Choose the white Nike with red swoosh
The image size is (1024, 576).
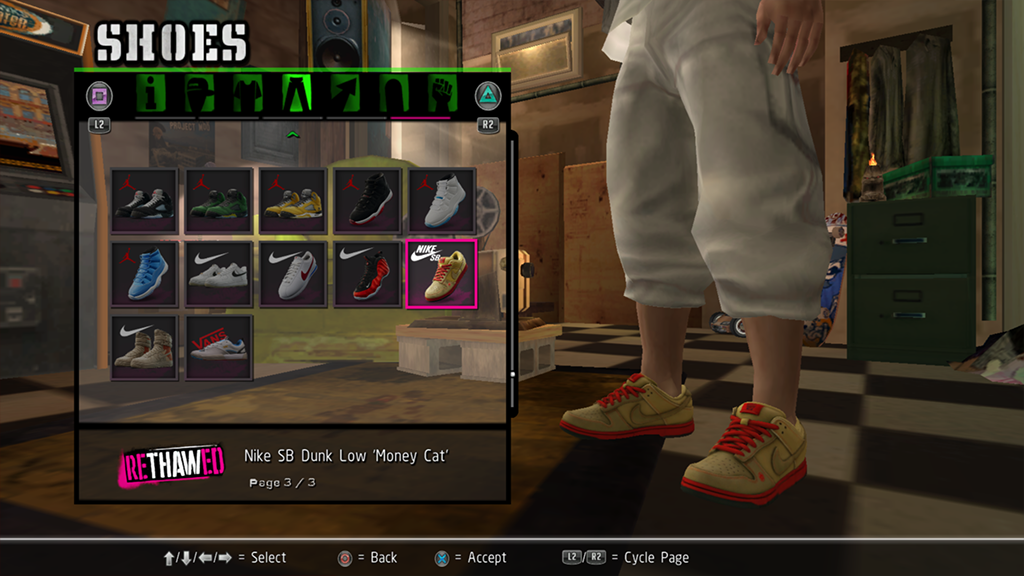coord(293,274)
